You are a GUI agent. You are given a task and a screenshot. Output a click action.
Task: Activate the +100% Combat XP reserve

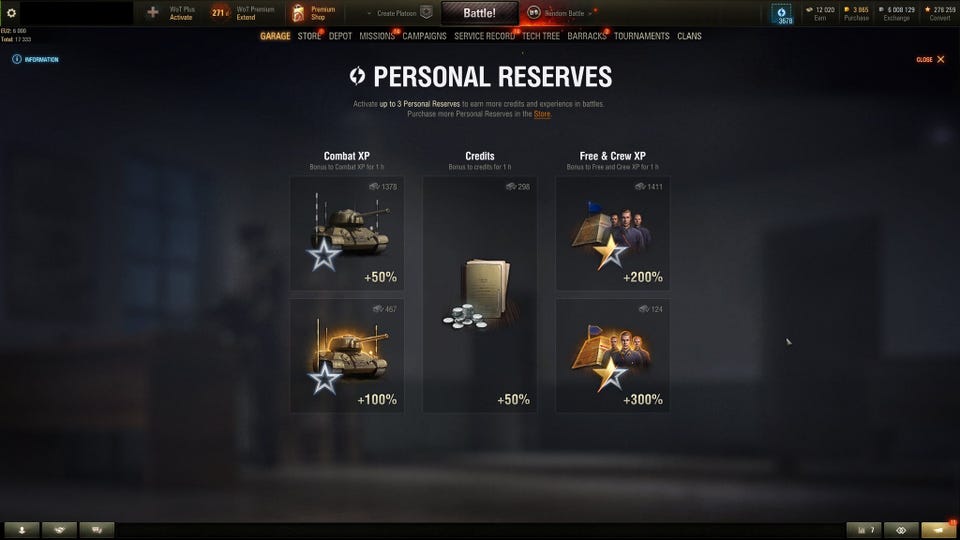point(347,356)
